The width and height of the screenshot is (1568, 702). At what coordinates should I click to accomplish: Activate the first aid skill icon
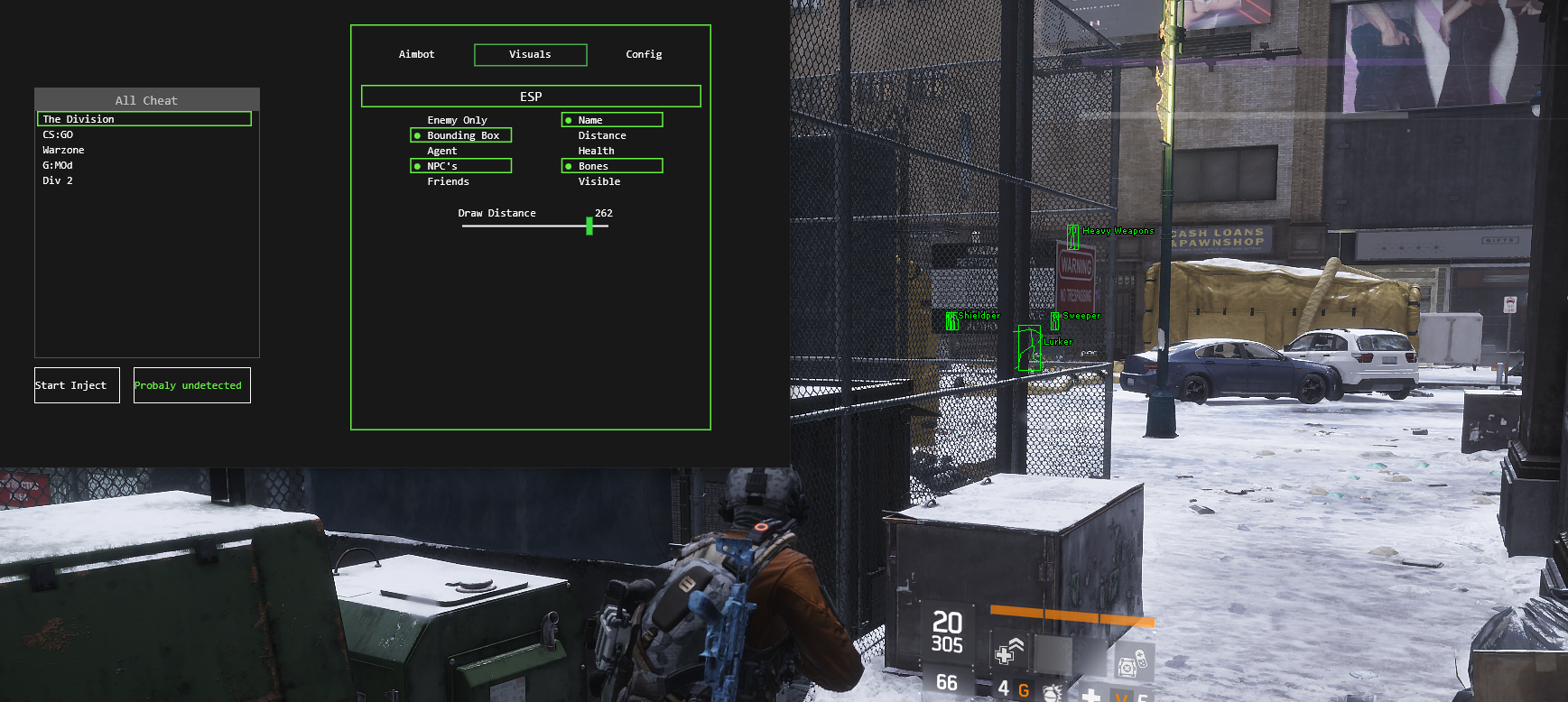click(x=1008, y=651)
